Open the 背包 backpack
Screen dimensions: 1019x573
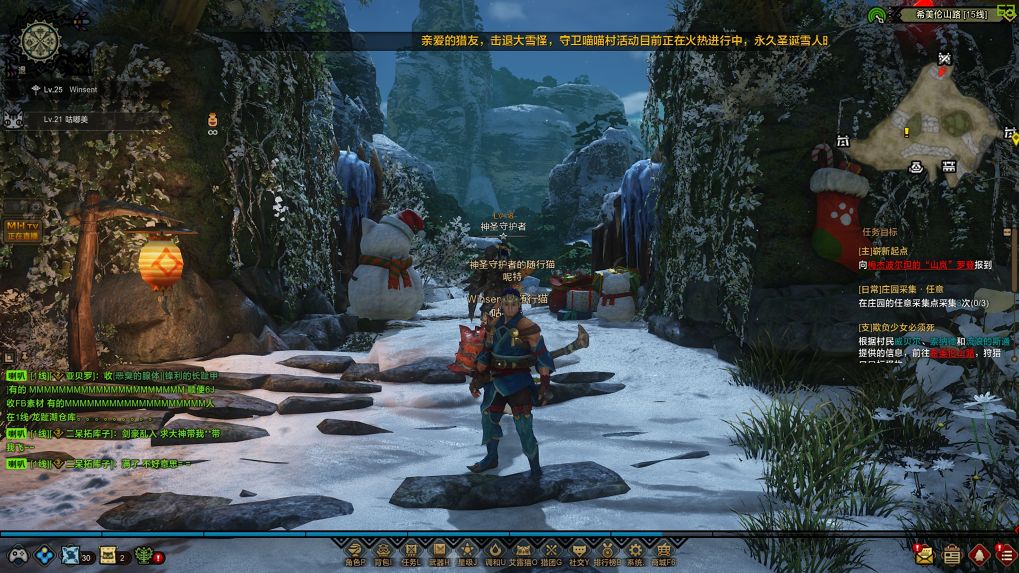click(x=383, y=551)
